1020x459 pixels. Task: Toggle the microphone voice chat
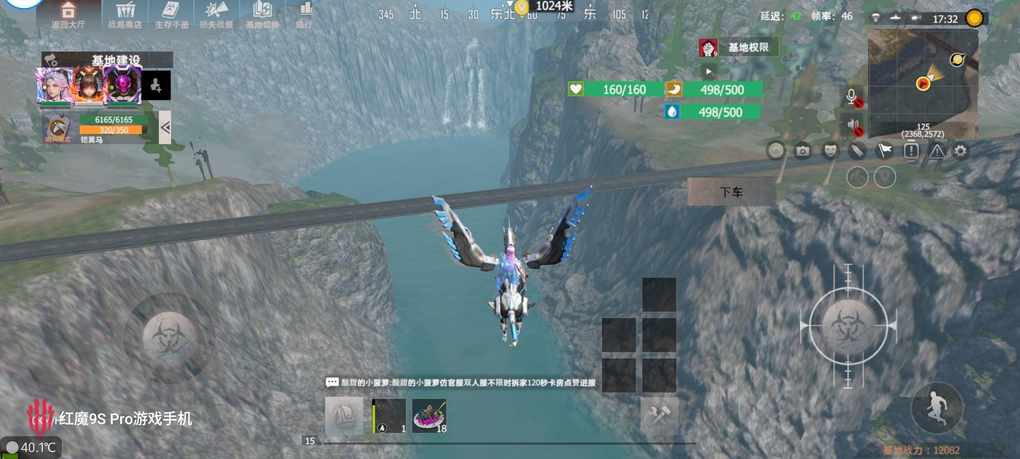(853, 96)
